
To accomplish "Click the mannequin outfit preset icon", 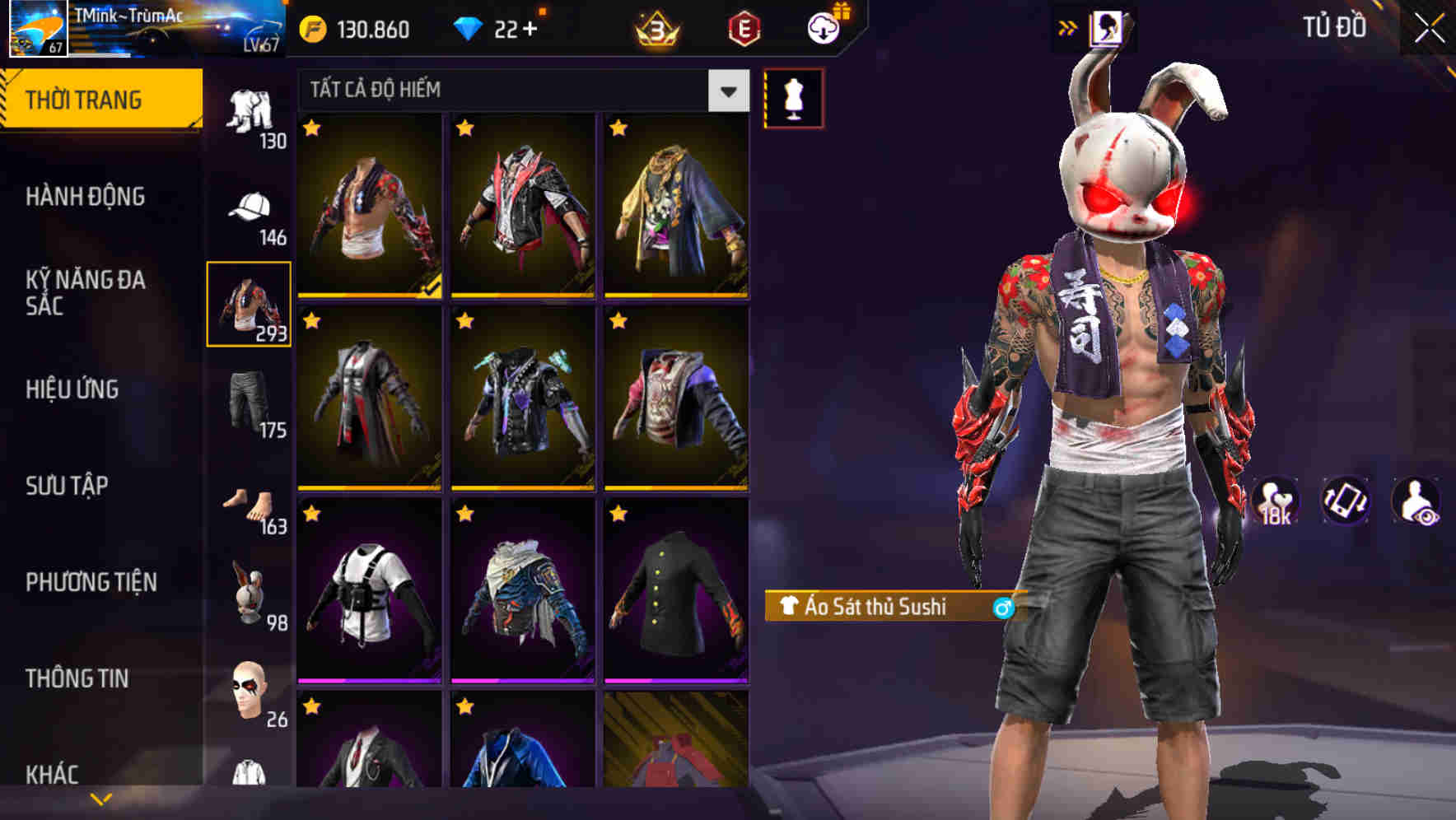I will tap(793, 97).
